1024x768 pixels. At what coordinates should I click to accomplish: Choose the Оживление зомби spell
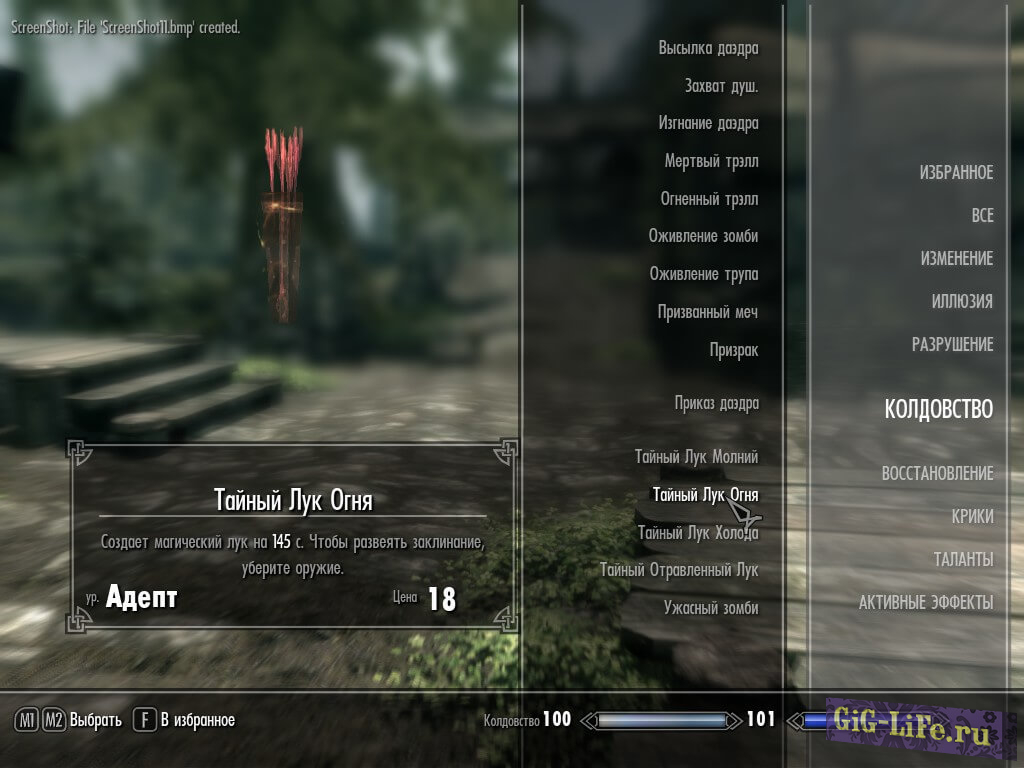(x=703, y=236)
